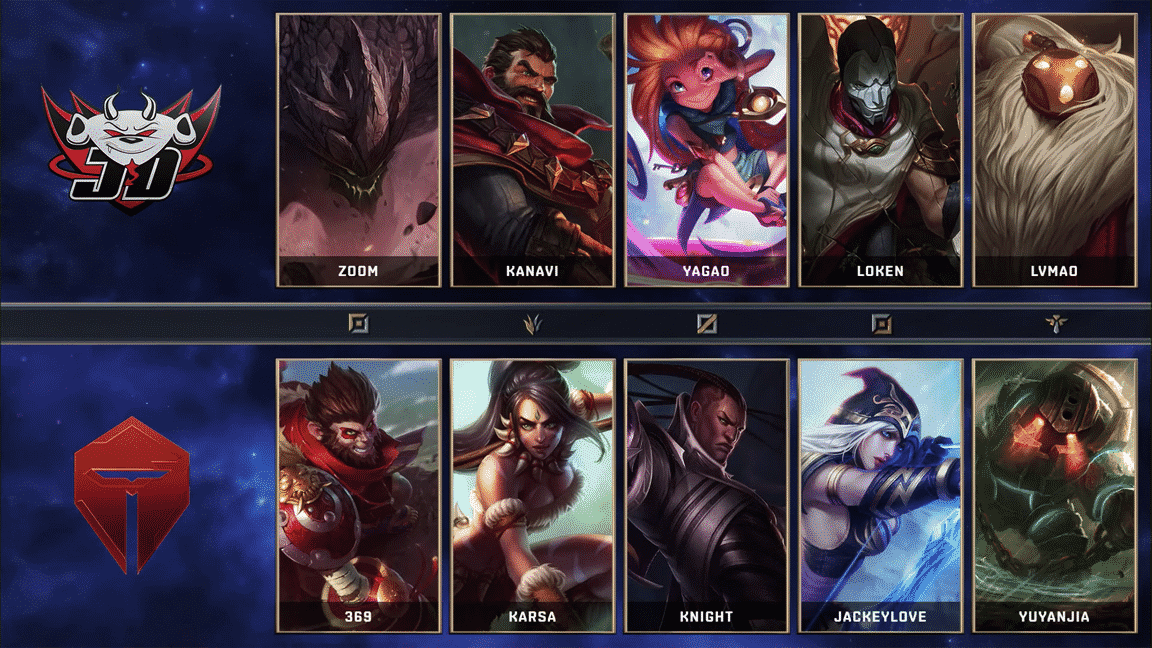Click YAGAO's Zoe champion card
The image size is (1152, 648).
coord(706,150)
